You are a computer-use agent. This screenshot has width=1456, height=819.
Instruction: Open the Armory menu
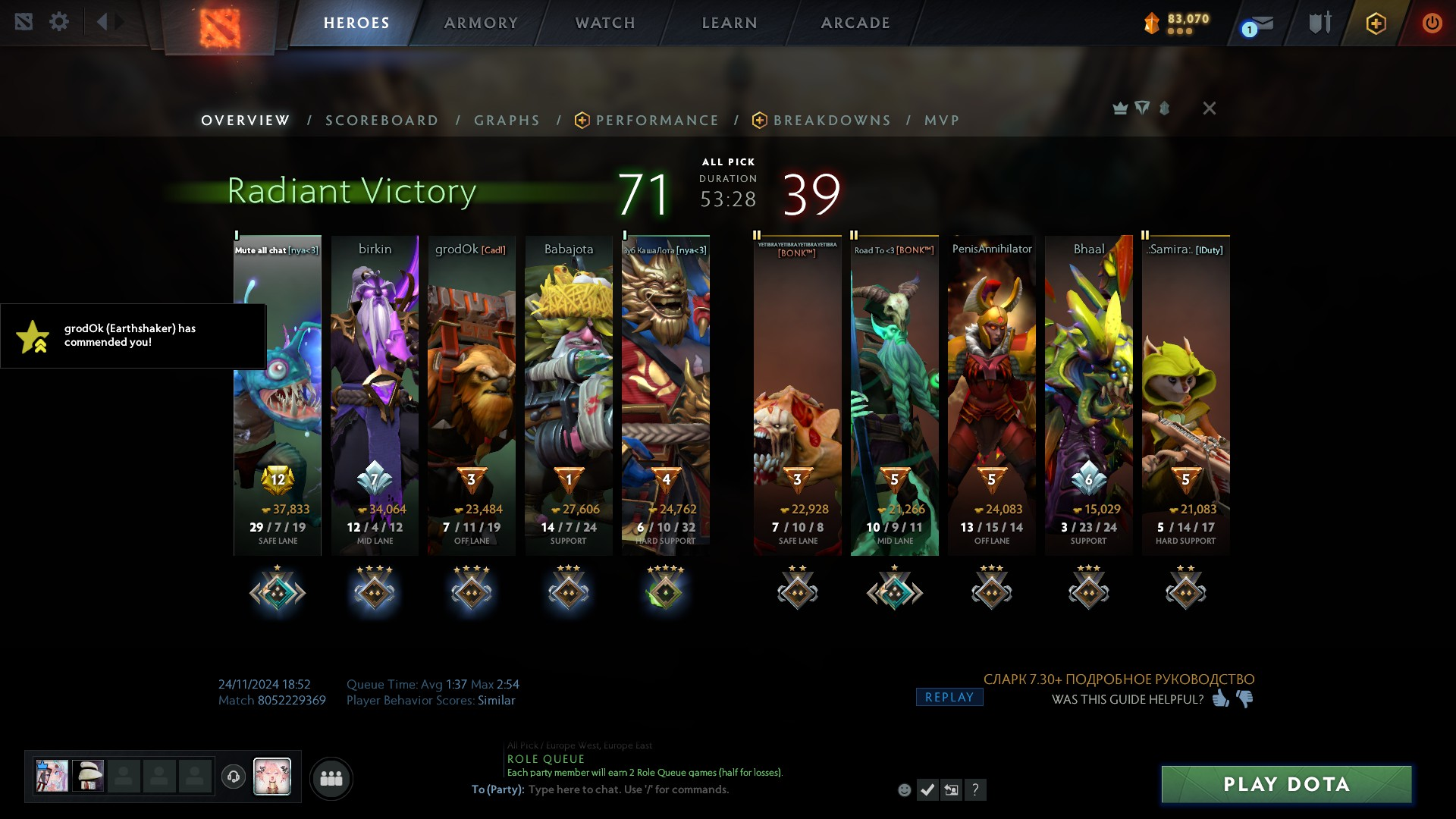[x=481, y=23]
